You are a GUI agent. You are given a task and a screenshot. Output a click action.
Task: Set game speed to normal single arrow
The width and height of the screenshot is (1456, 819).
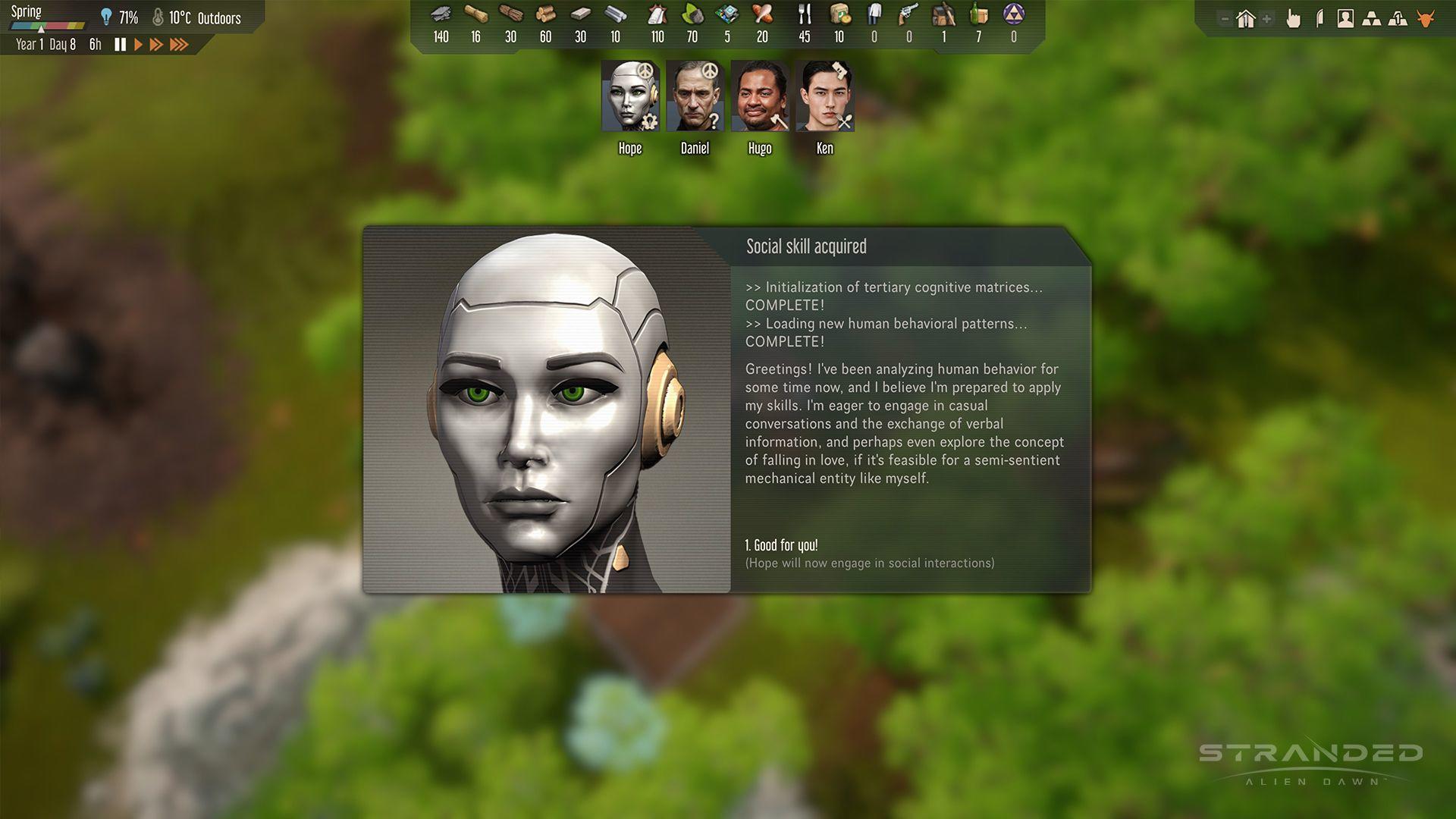pos(138,45)
